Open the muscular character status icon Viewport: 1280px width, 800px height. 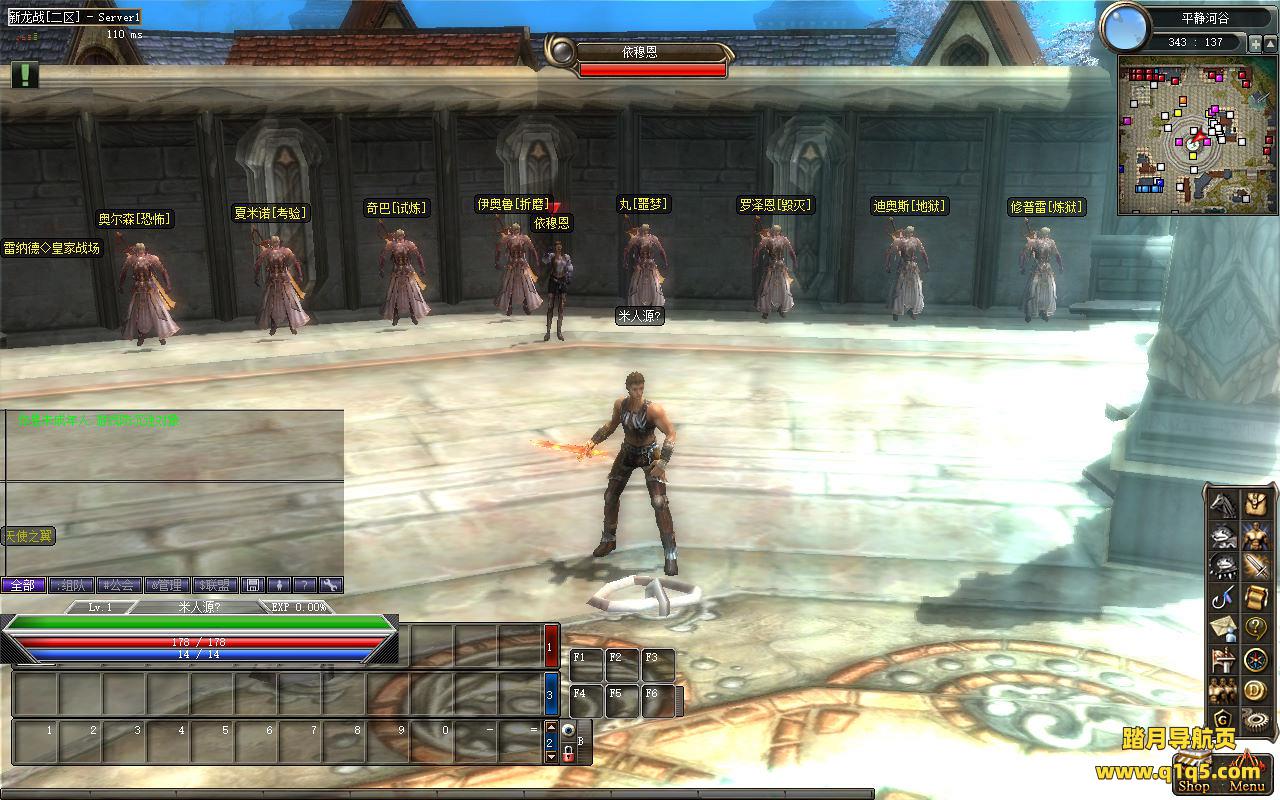(x=1256, y=536)
